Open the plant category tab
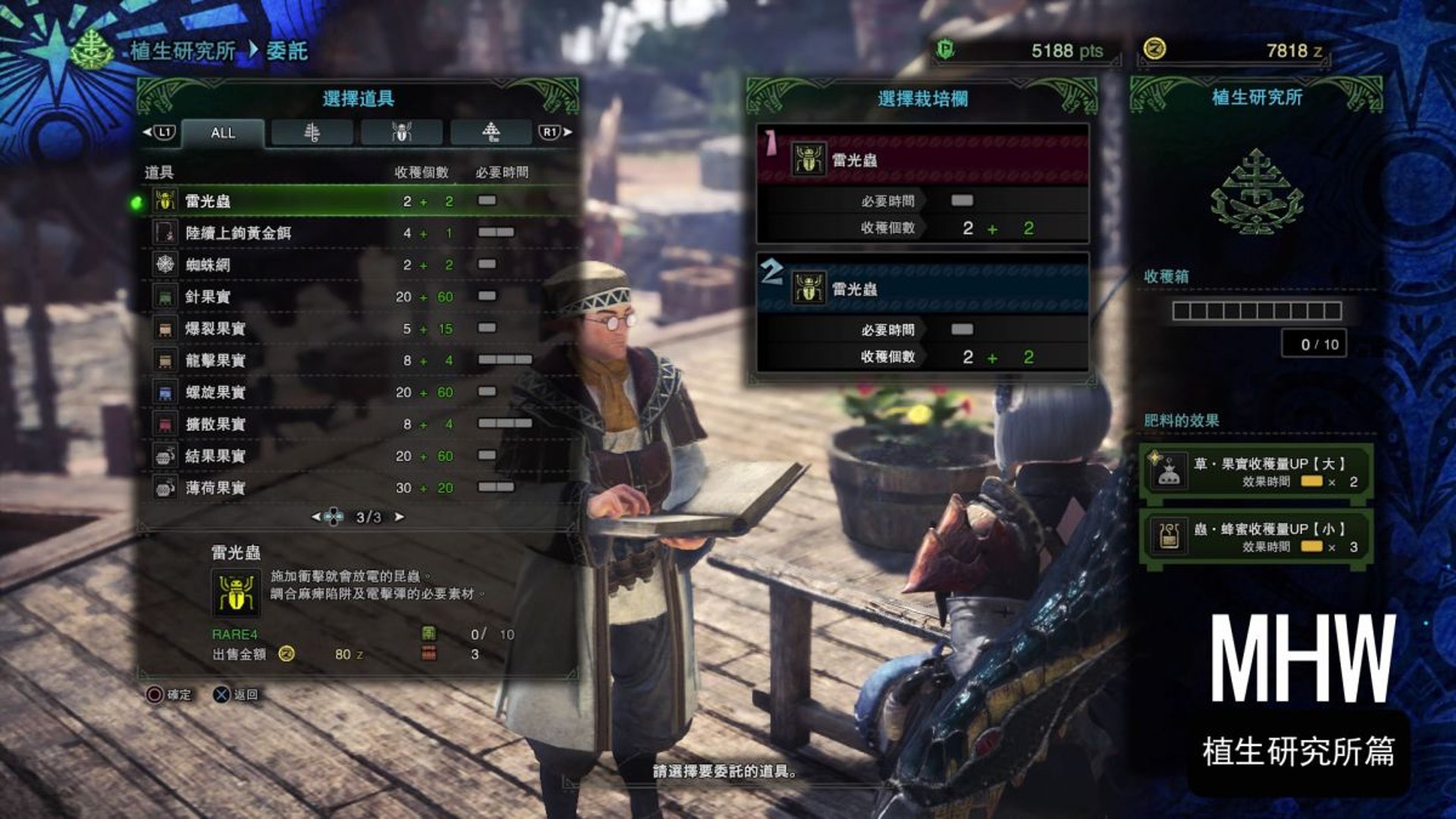The image size is (1456, 819). coord(312,133)
